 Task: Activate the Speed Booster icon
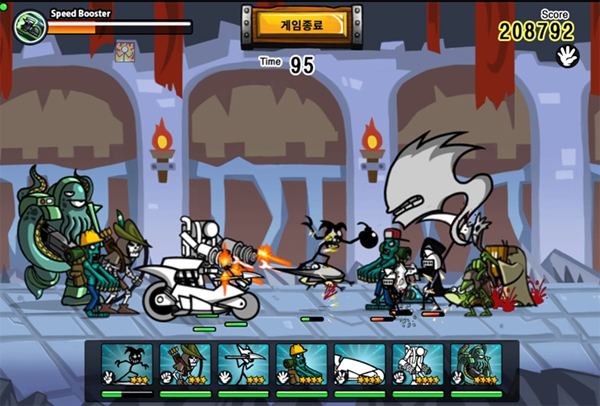pyautogui.click(x=30, y=25)
